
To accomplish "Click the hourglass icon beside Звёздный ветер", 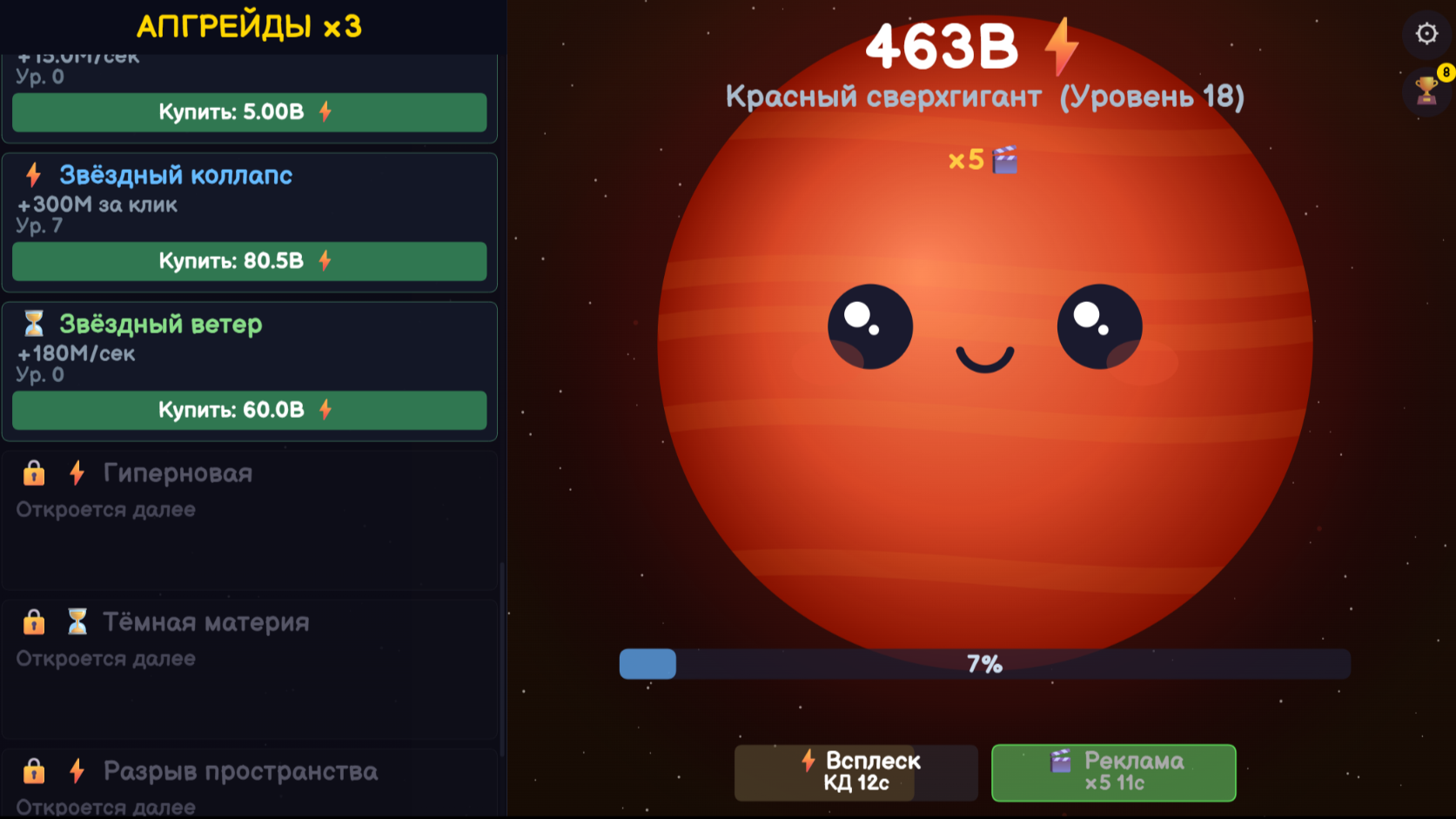I will click(x=33, y=324).
